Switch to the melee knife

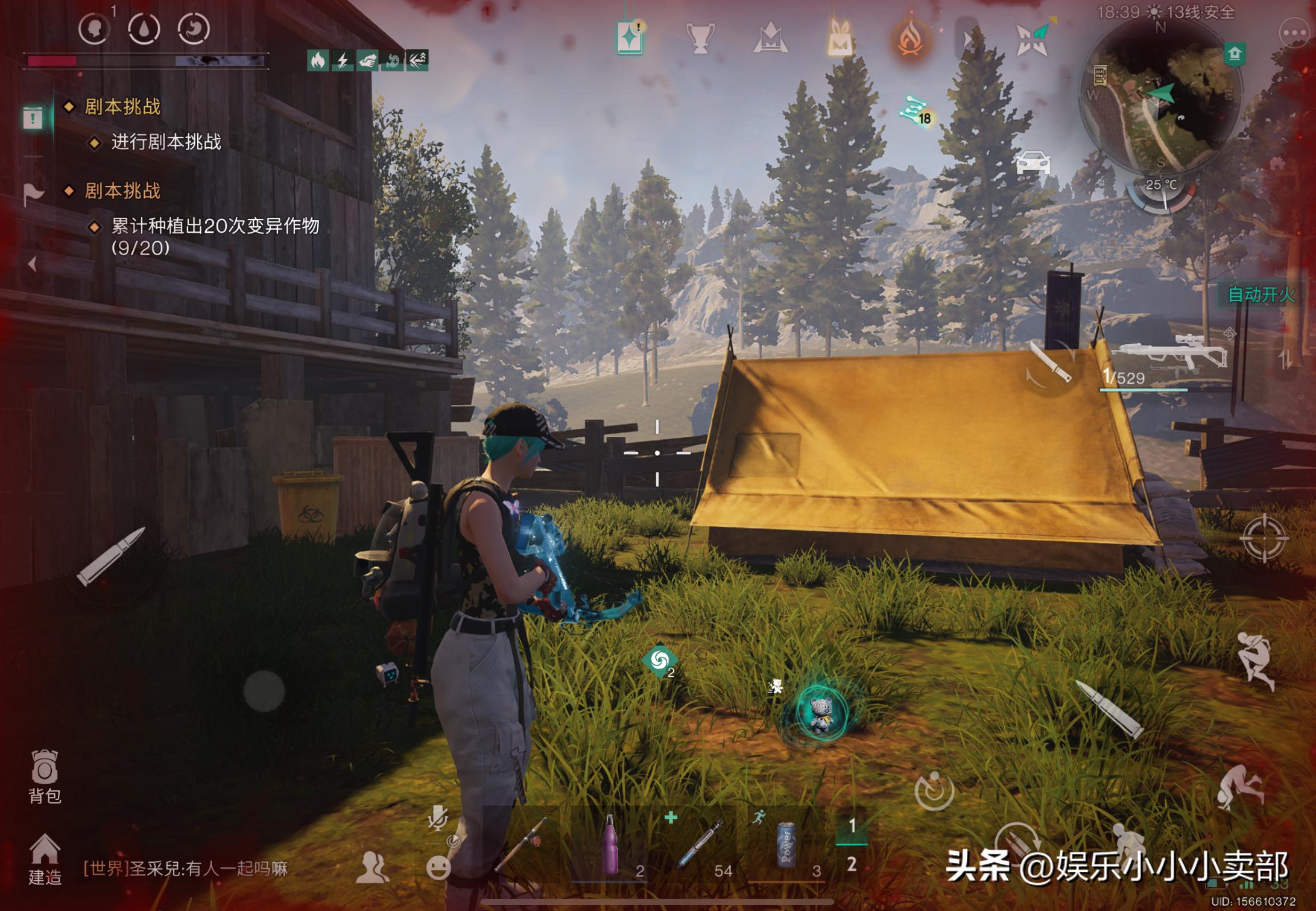click(x=1050, y=362)
